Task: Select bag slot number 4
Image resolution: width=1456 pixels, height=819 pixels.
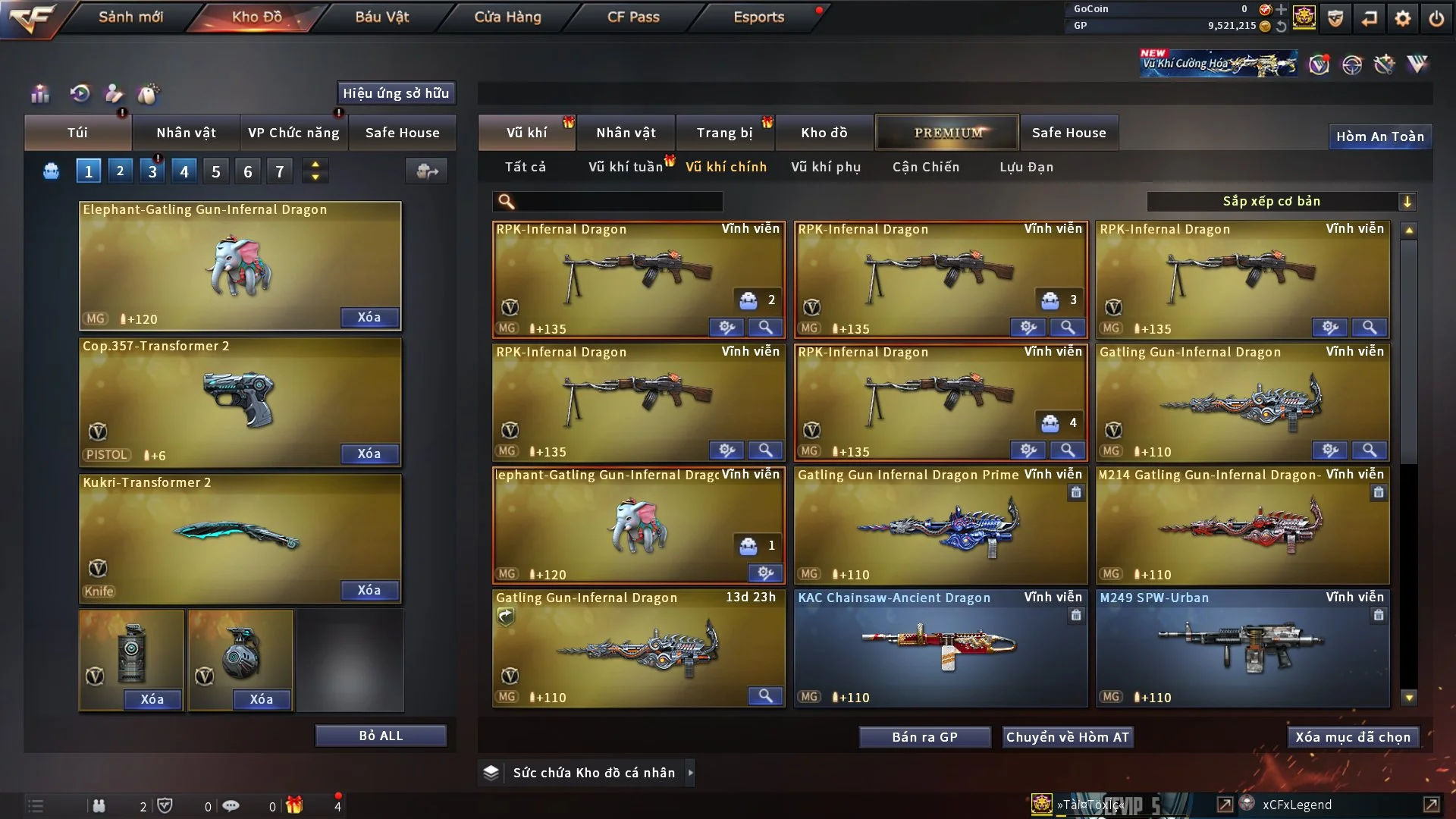Action: [184, 171]
